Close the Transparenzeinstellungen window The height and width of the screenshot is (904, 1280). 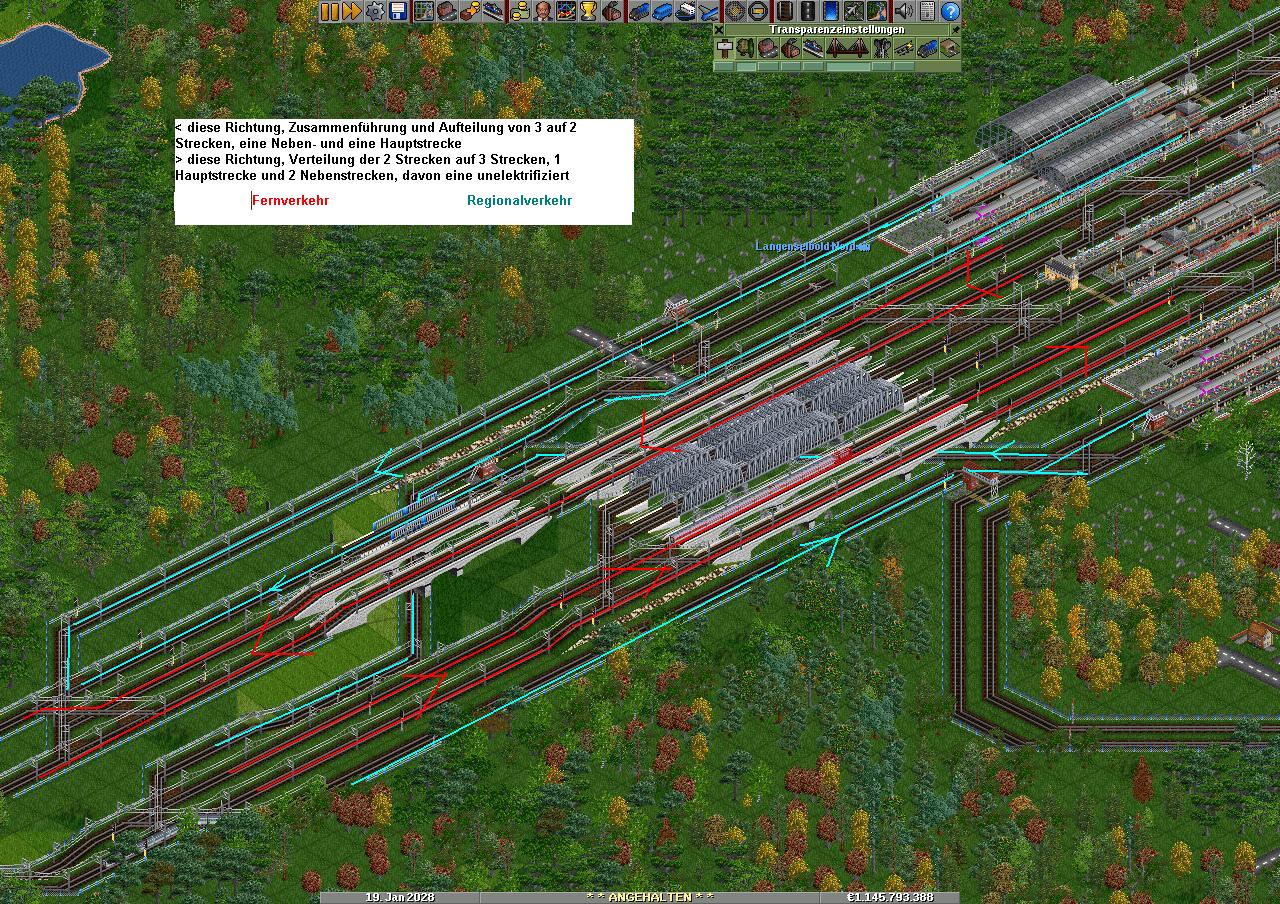point(719,29)
